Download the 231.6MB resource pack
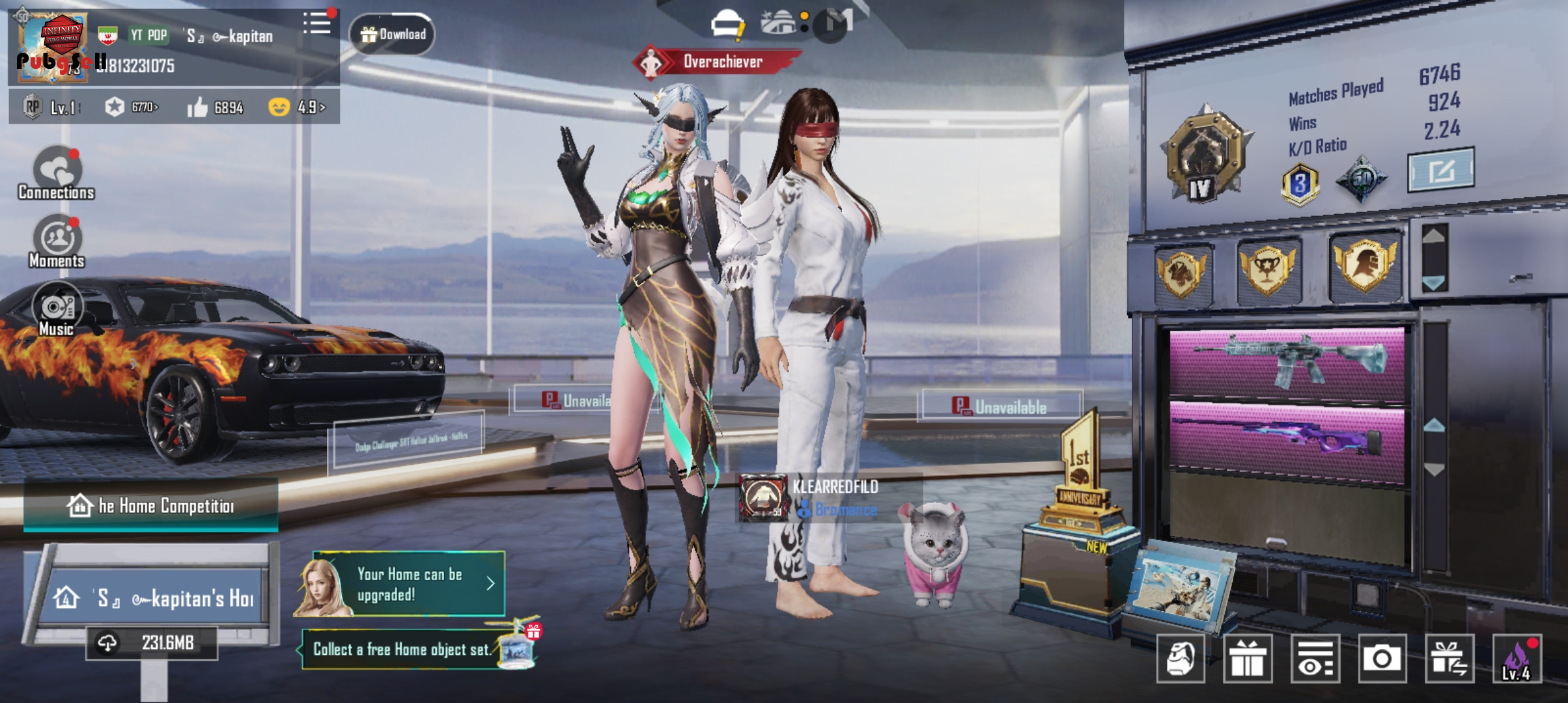This screenshot has width=1568, height=703. click(152, 643)
